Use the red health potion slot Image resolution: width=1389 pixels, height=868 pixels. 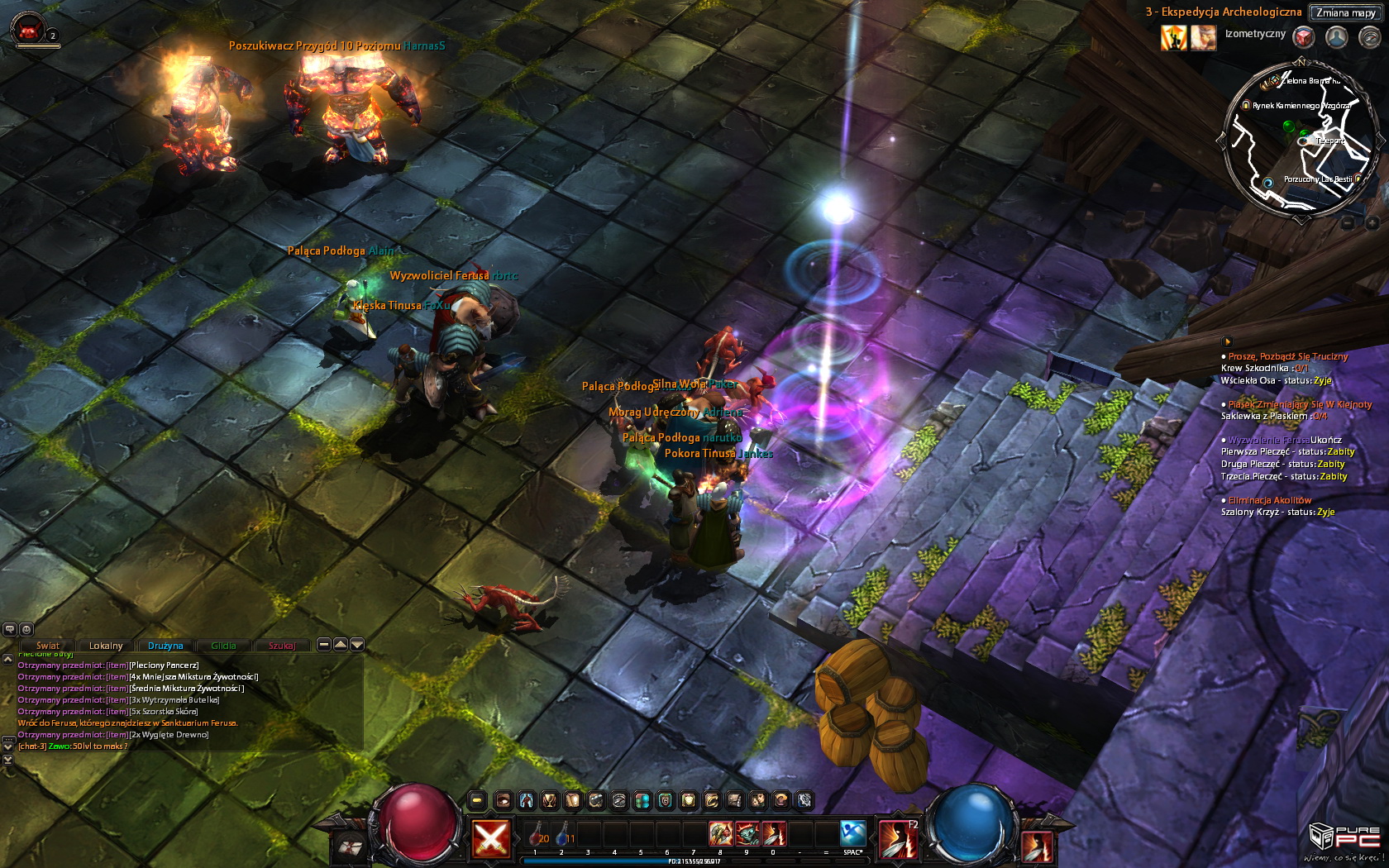537,835
